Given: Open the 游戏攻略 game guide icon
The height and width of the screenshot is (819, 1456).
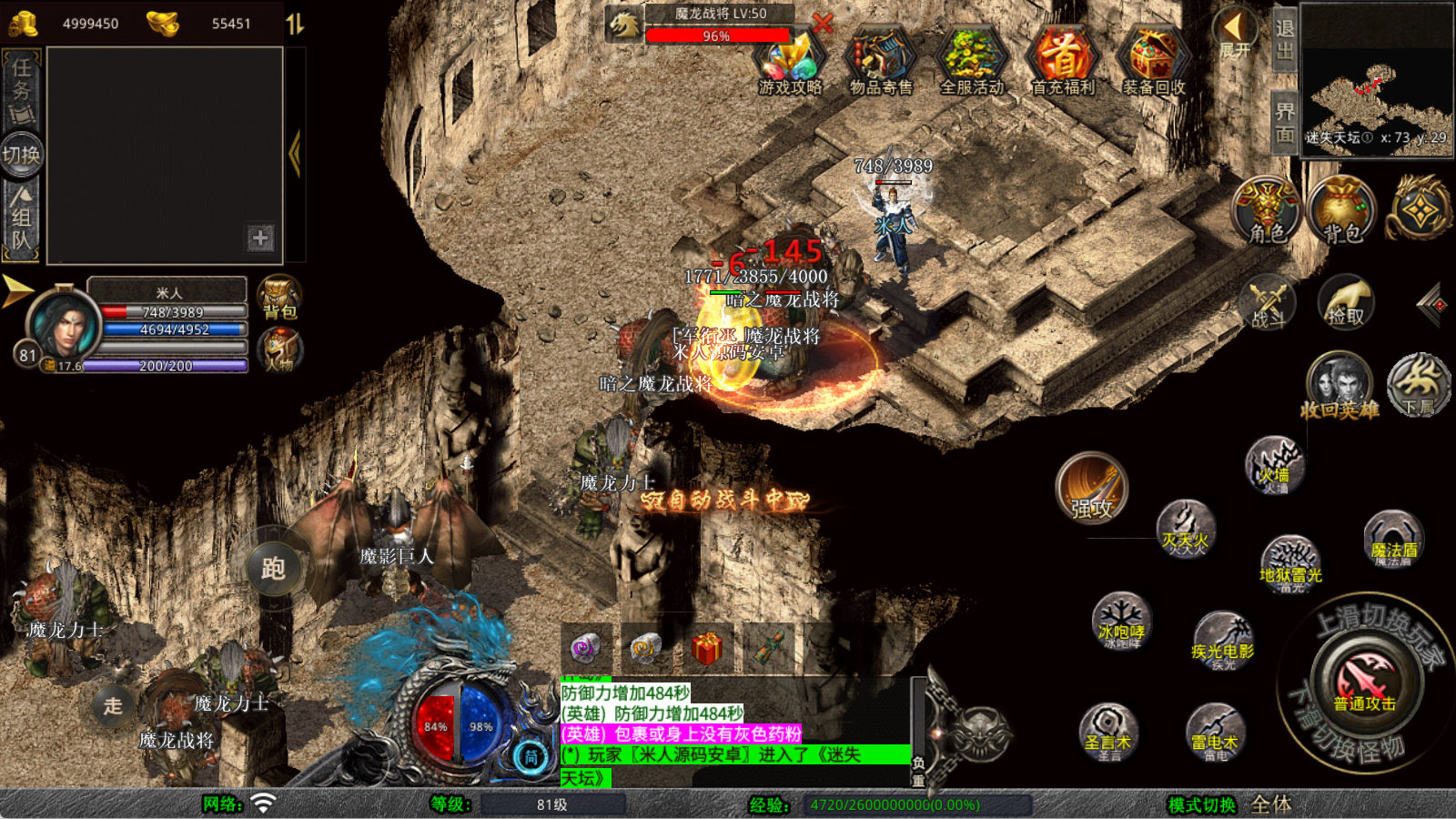Looking at the screenshot, I should [791, 62].
